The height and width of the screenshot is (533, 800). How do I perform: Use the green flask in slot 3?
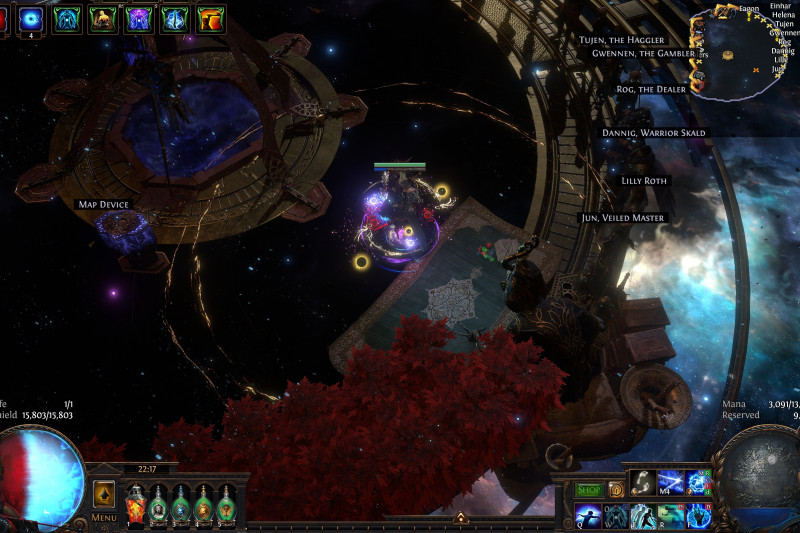[x=181, y=503]
